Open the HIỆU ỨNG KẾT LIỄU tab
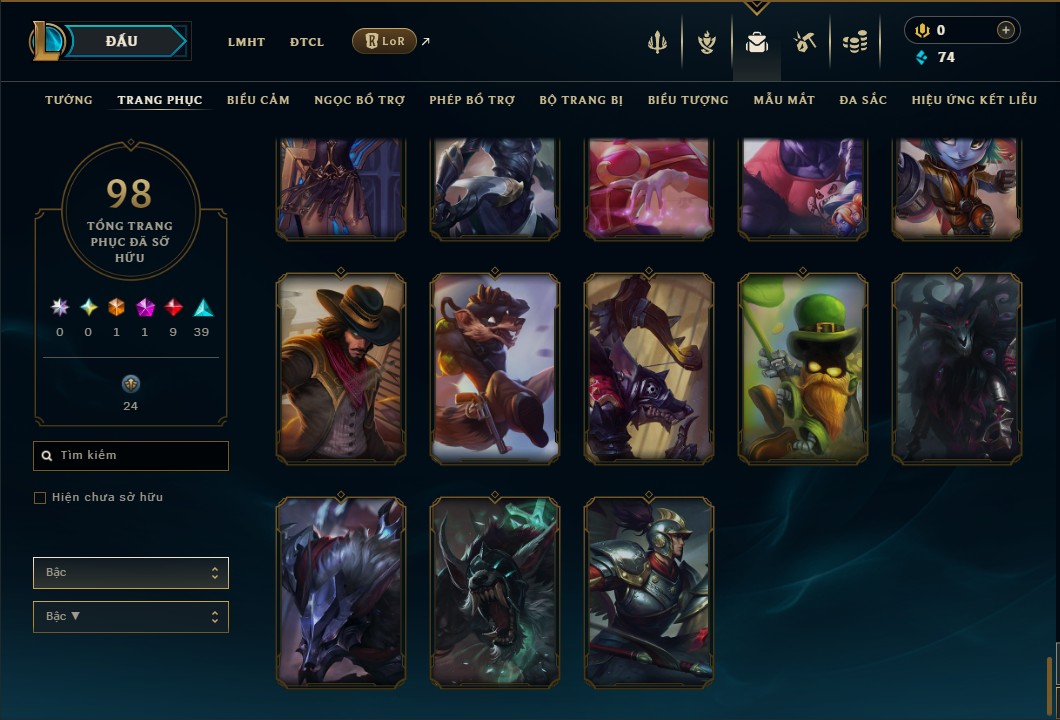The width and height of the screenshot is (1060, 720). coord(974,100)
